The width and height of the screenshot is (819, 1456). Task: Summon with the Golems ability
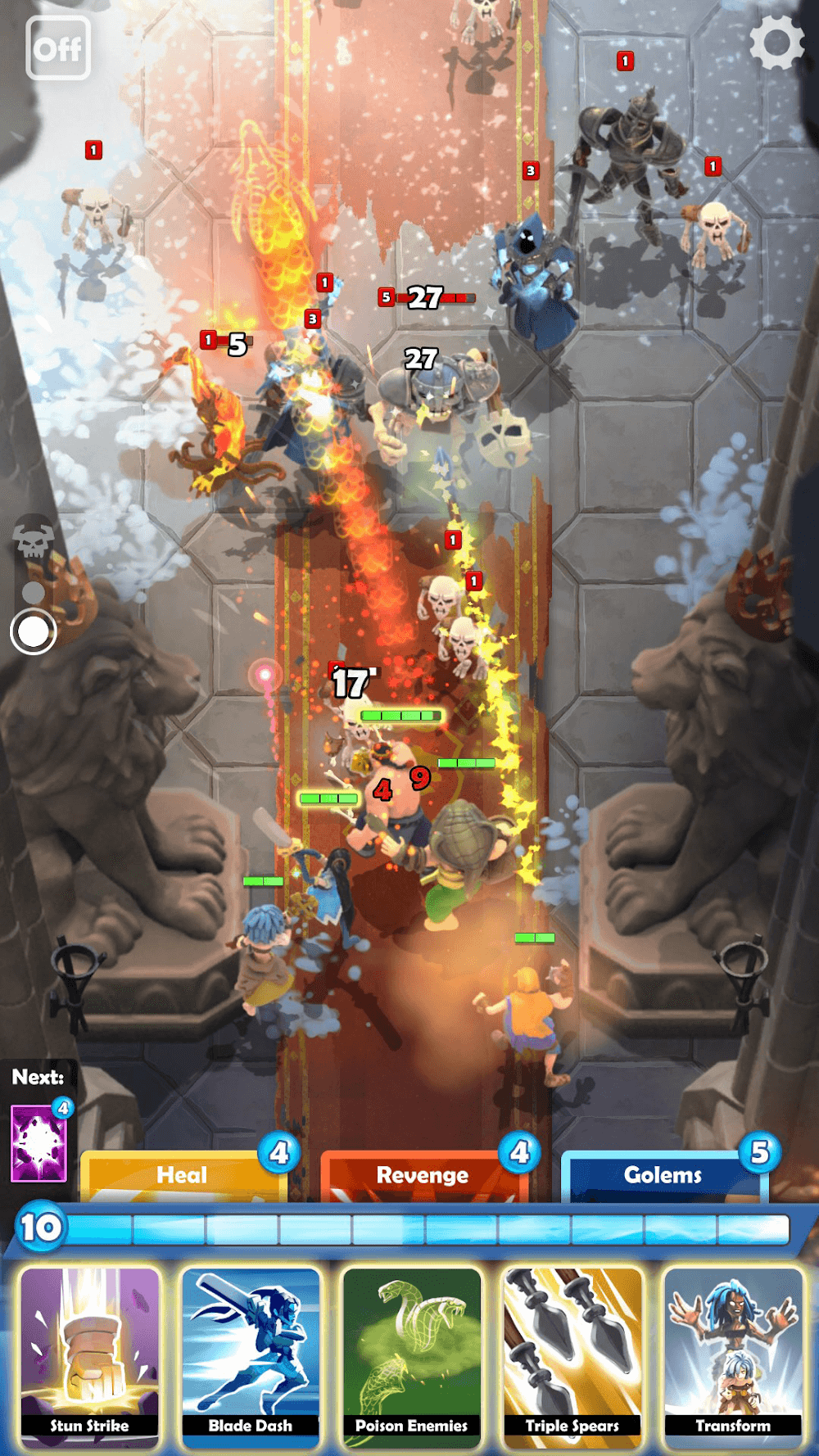click(x=663, y=1176)
